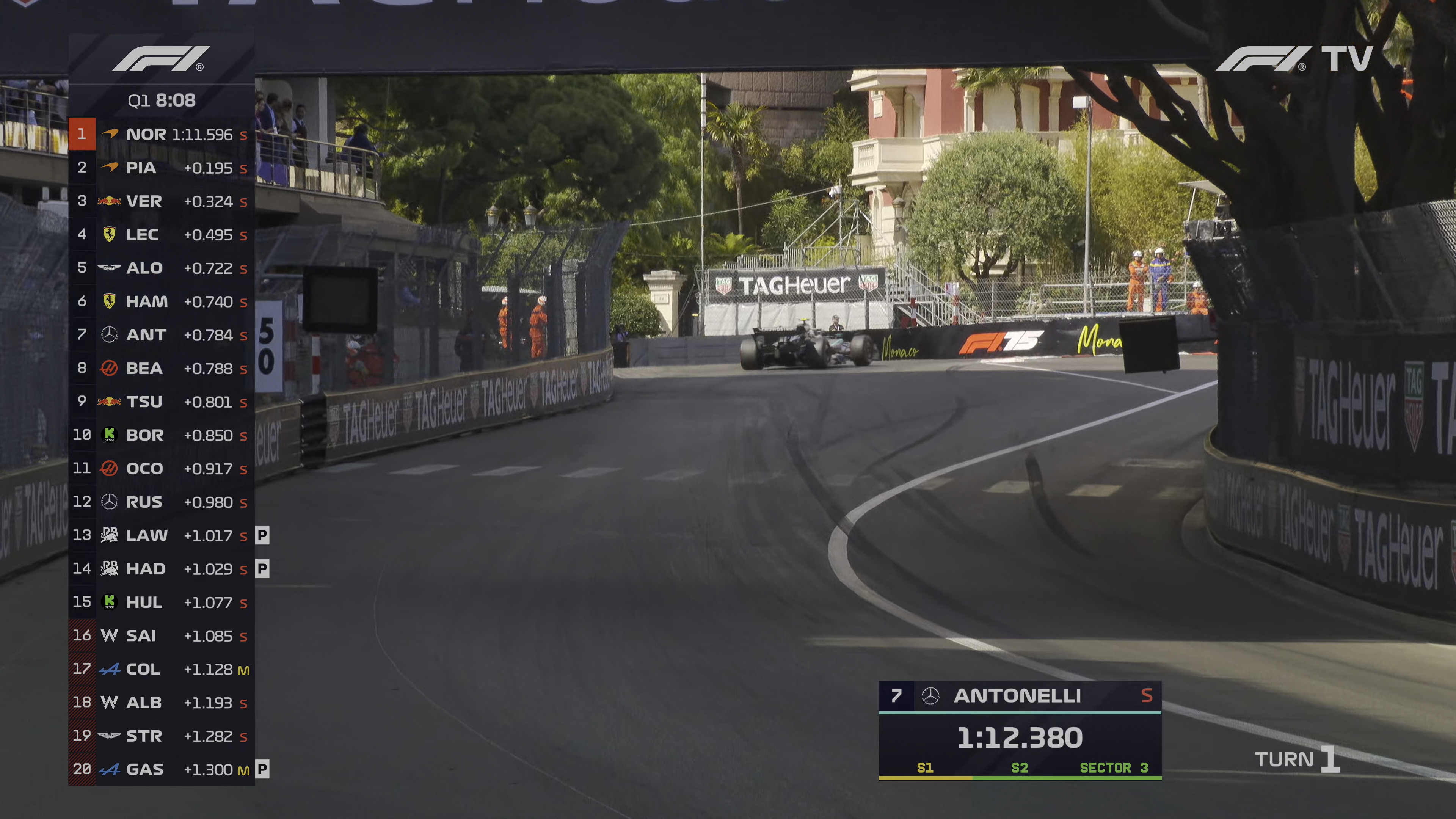1456x819 pixels.
Task: Choose the COL row on medium tyres
Action: (161, 668)
